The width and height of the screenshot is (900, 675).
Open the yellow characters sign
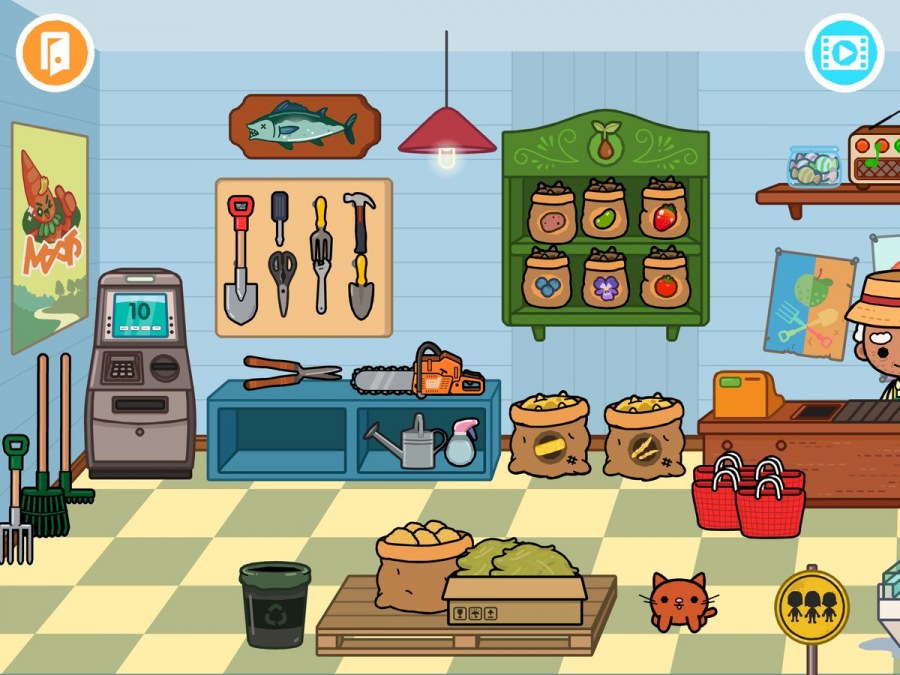811,606
